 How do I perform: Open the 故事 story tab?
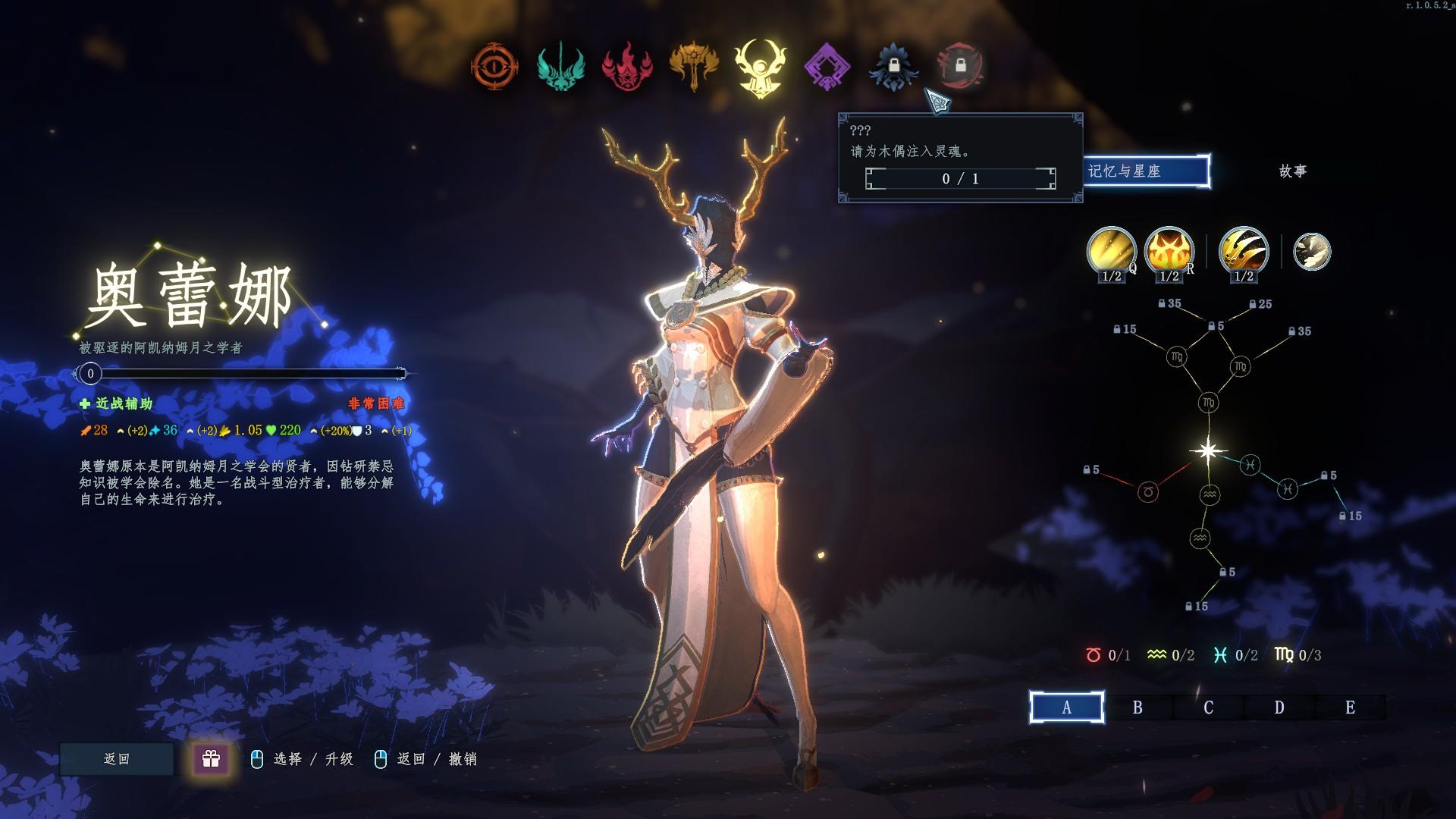pos(1293,171)
